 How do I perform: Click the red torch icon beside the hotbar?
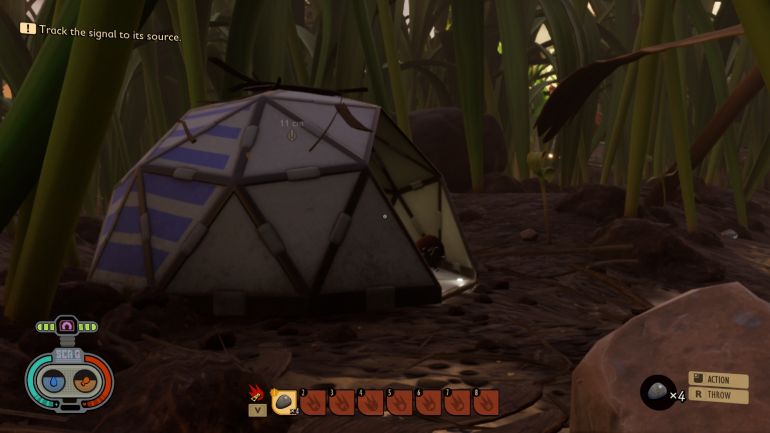256,391
